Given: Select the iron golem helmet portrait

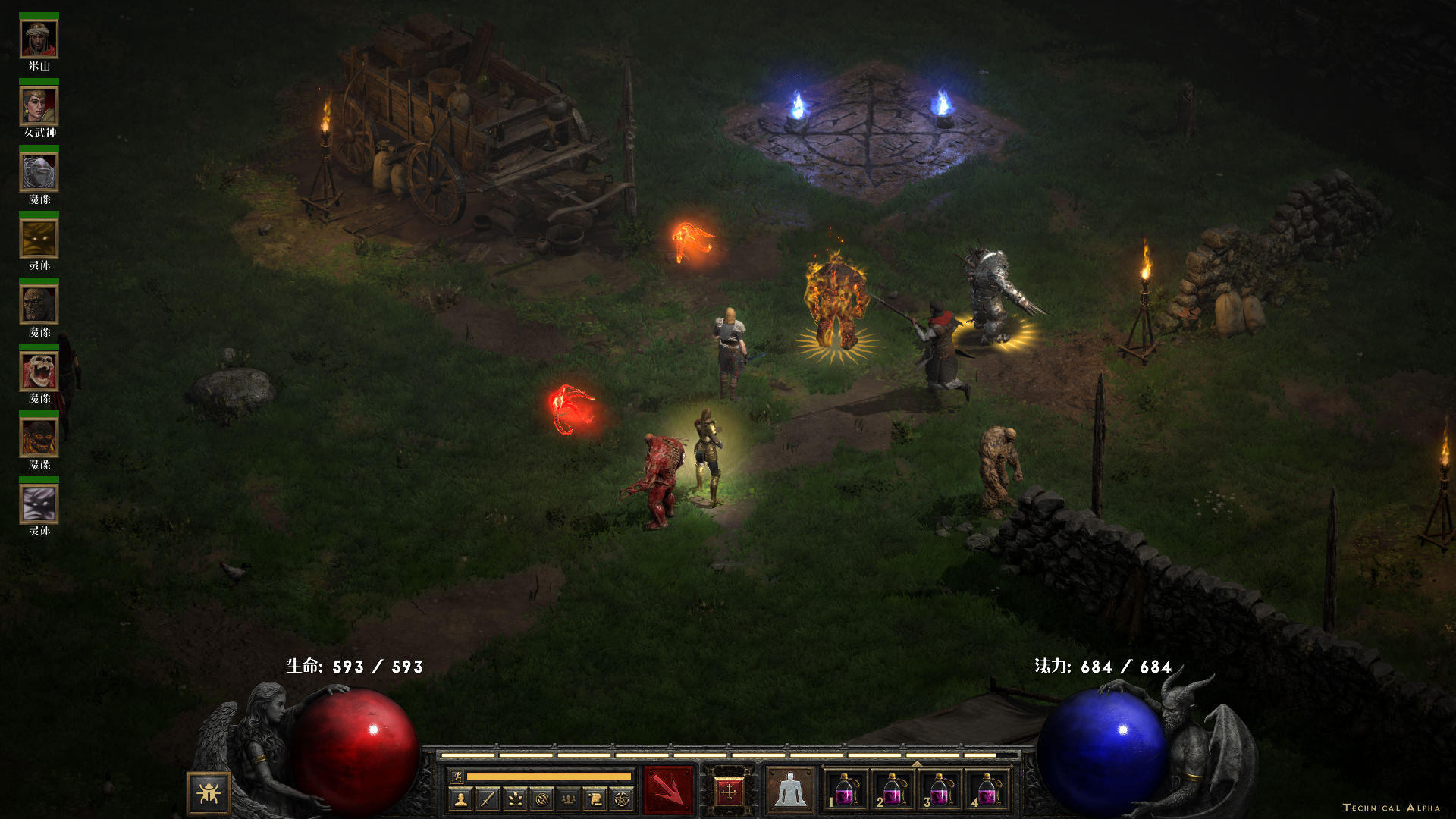Looking at the screenshot, I should pyautogui.click(x=39, y=172).
